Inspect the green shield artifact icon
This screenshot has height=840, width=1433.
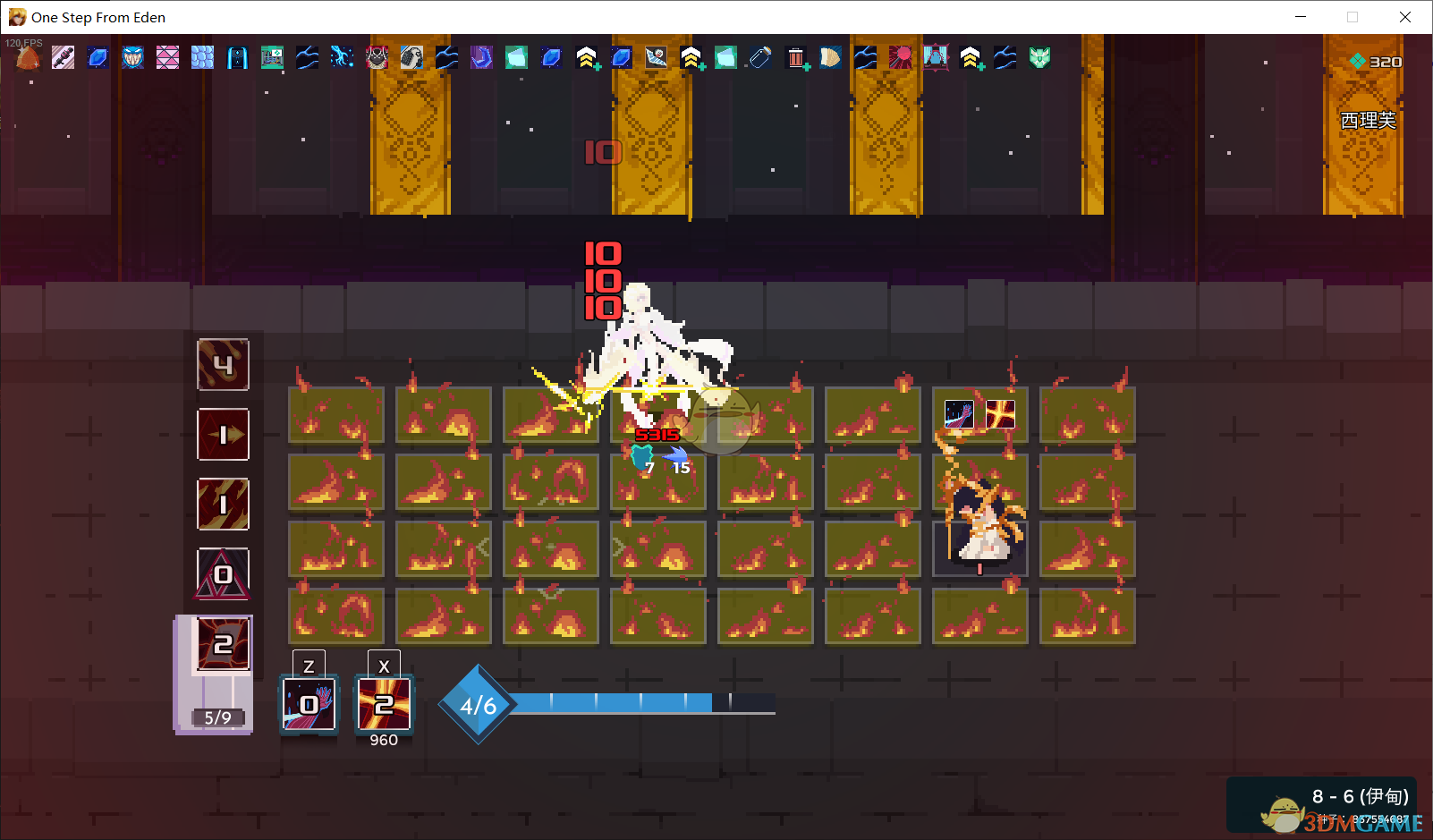pos(1039,58)
